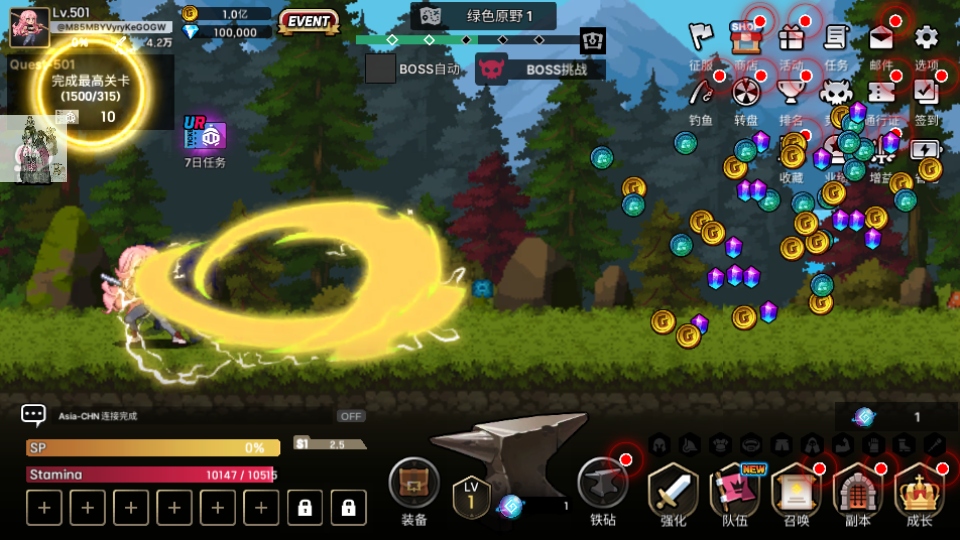
Task: Open the 征服 flag menu
Action: point(702,40)
